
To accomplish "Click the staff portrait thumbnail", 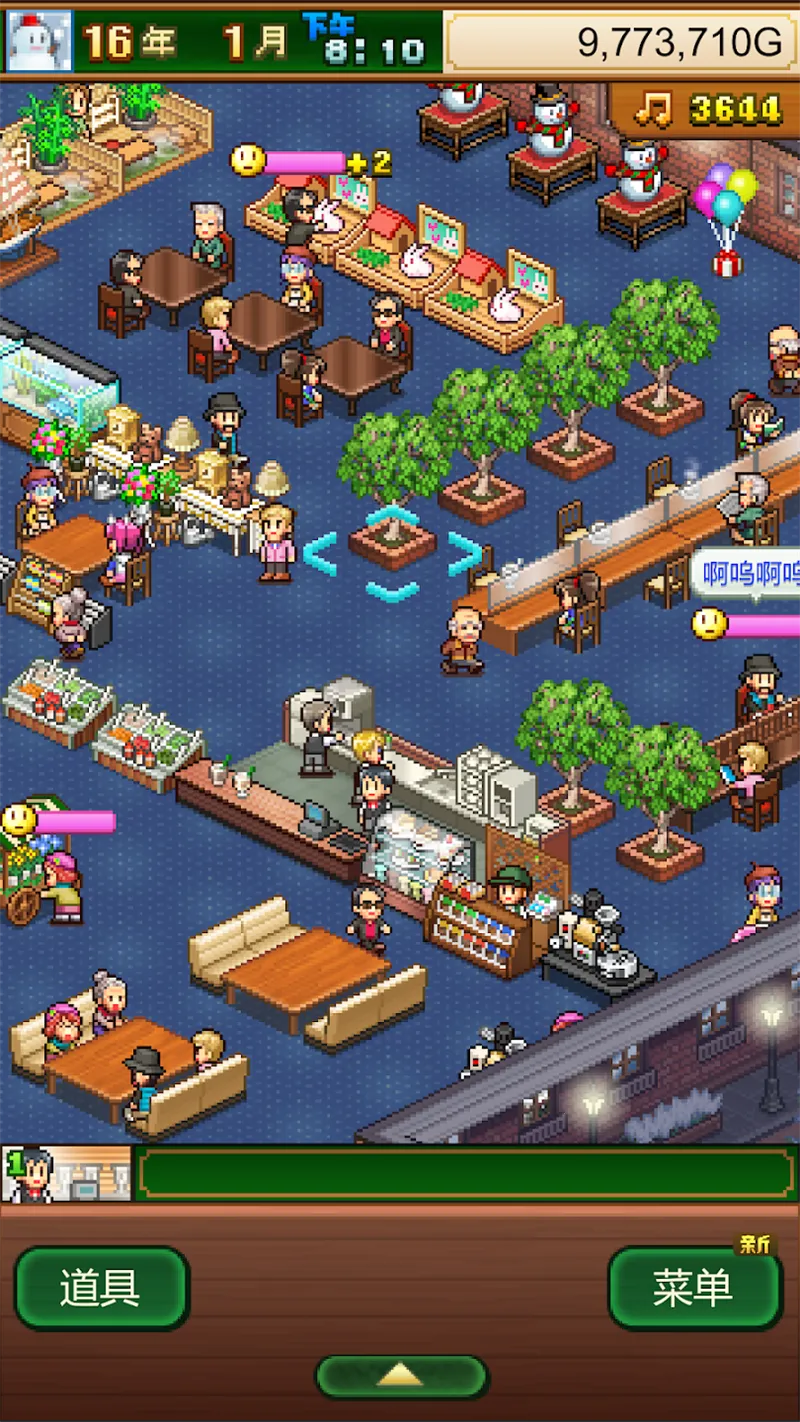I will 67,1174.
